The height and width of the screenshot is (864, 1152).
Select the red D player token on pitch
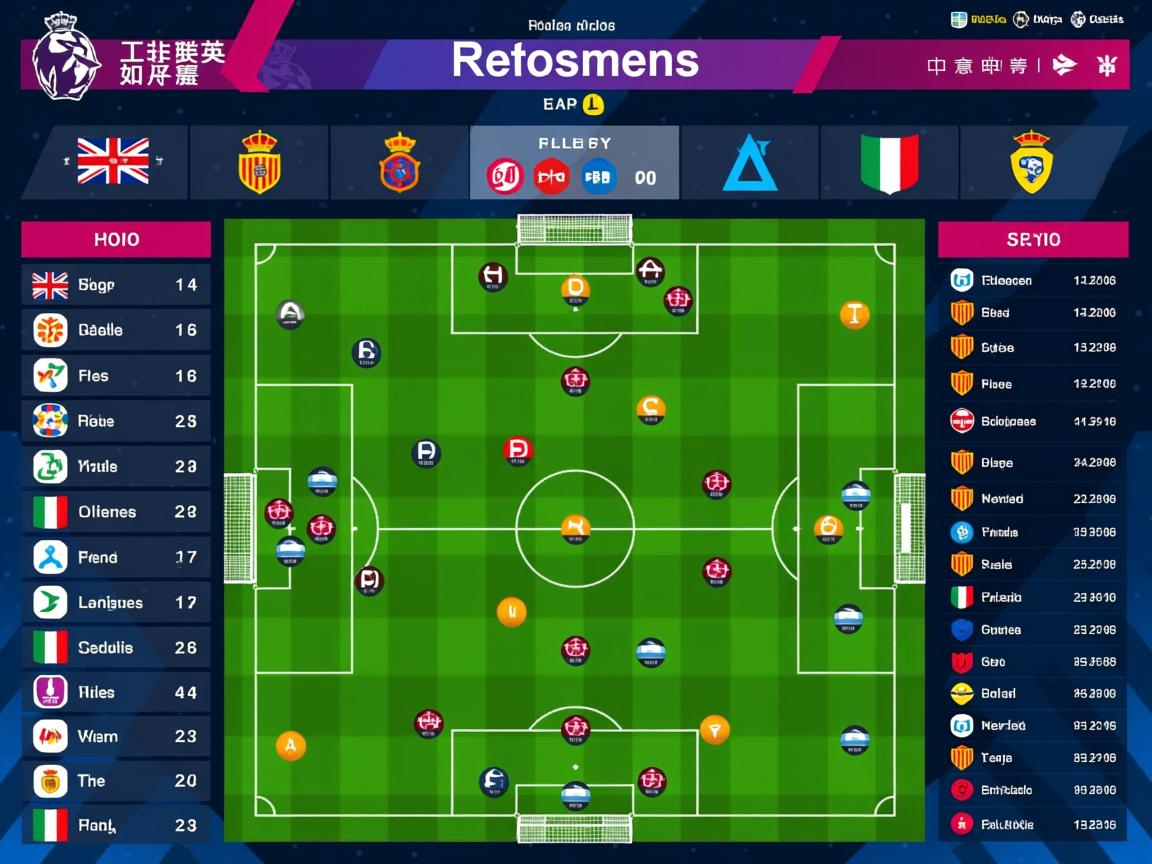(x=517, y=451)
